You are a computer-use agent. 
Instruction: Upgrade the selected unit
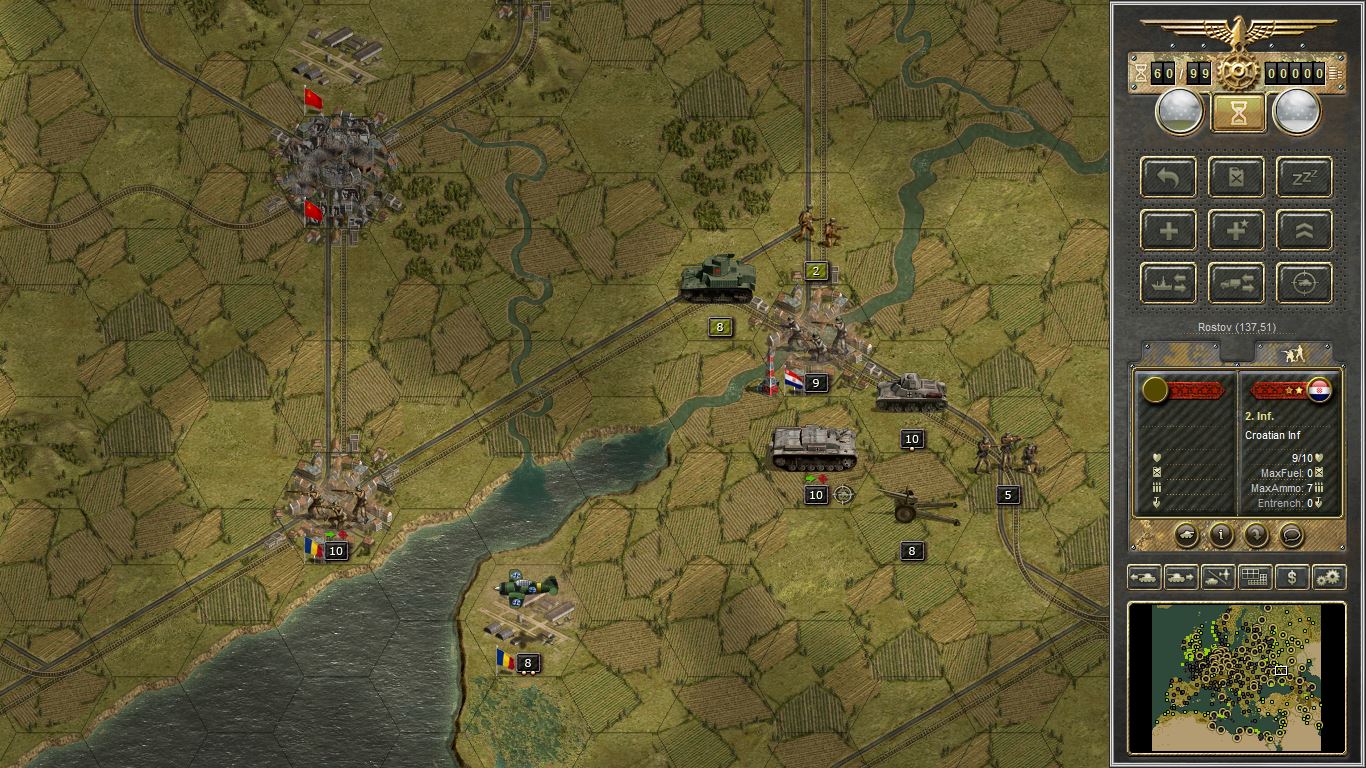point(1303,230)
